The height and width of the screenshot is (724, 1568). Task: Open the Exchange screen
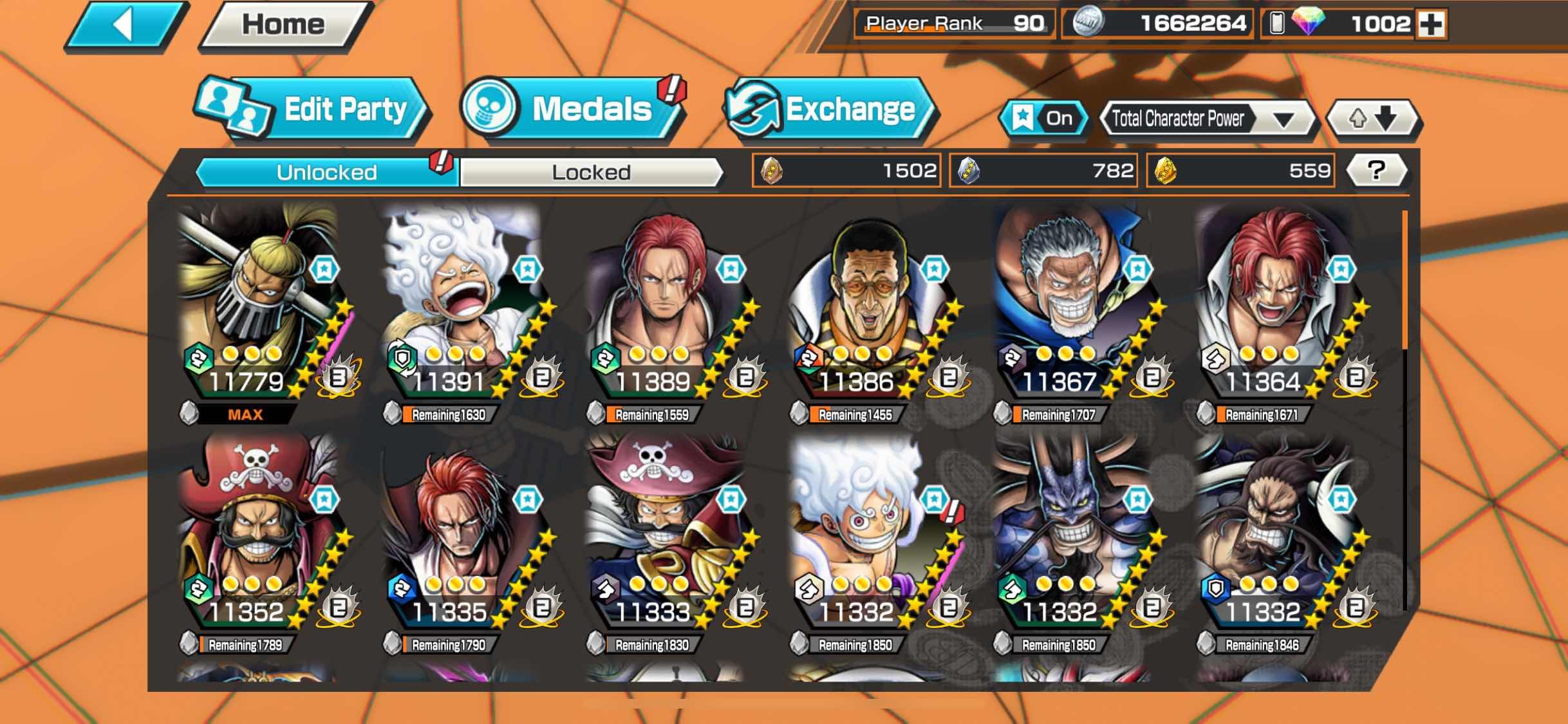(830, 109)
